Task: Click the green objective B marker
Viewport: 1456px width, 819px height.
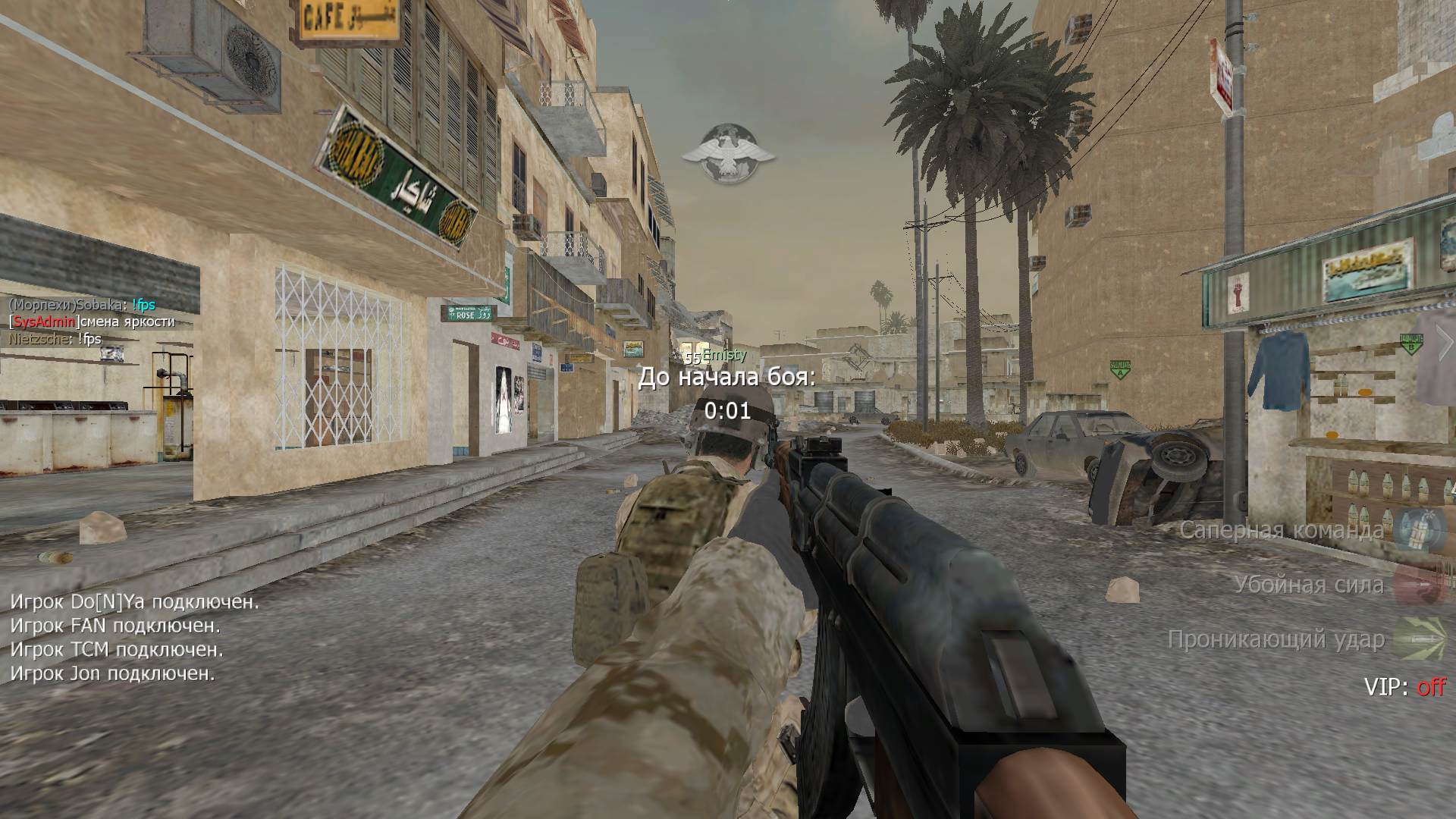Action: [1410, 343]
